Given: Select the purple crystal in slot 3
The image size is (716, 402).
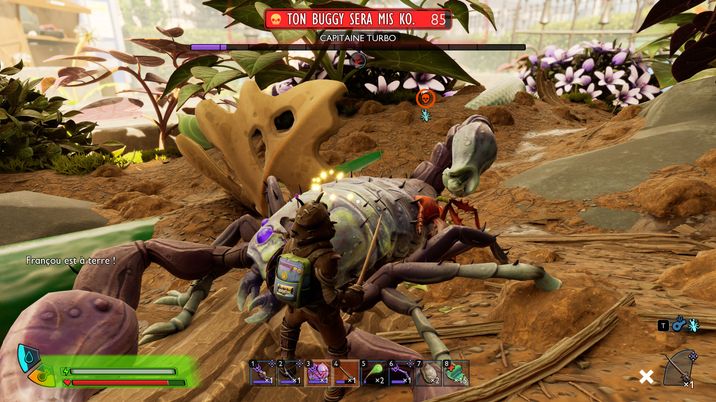Looking at the screenshot, I should (x=317, y=373).
